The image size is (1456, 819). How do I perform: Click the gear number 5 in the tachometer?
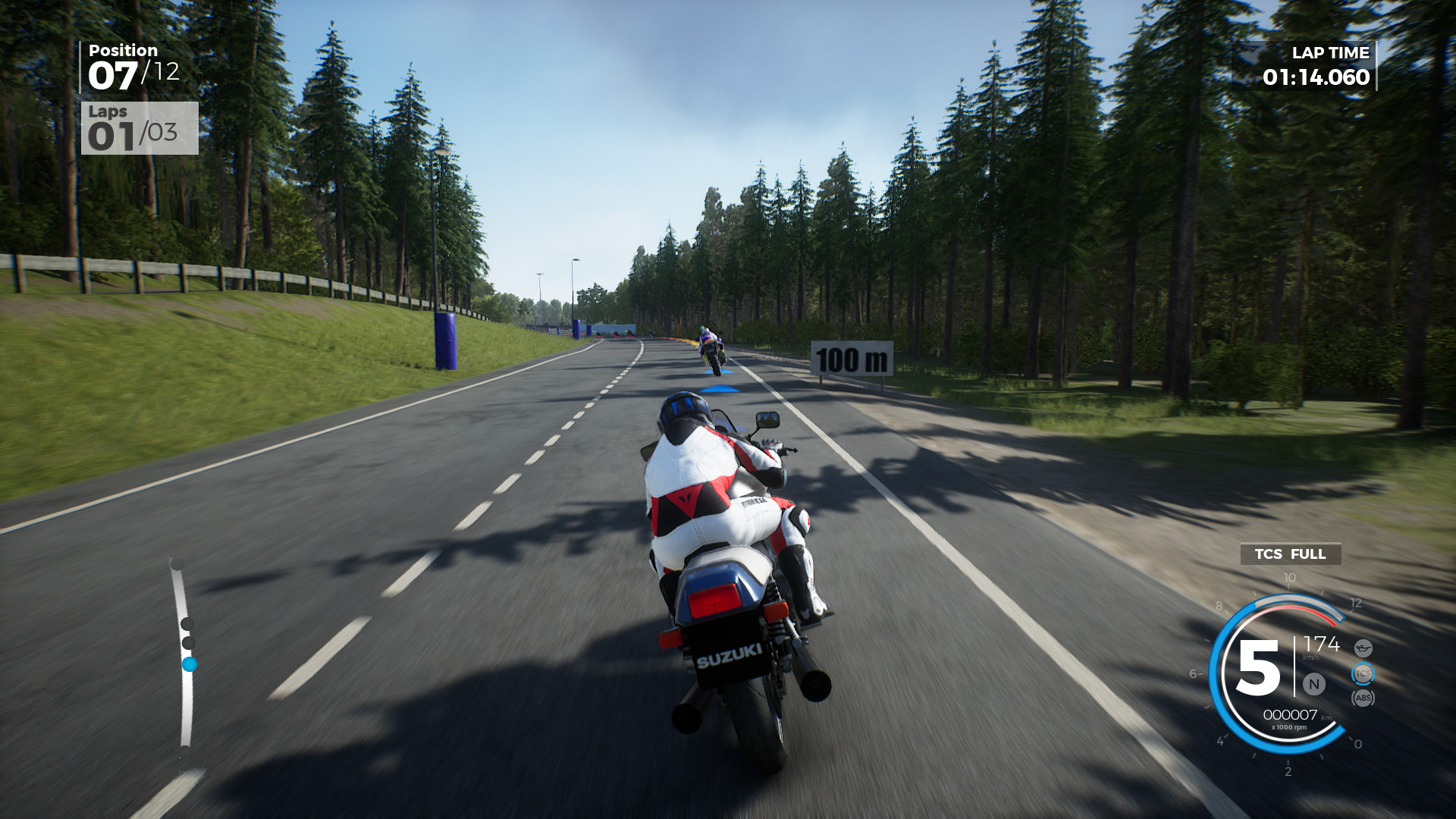(x=1259, y=667)
